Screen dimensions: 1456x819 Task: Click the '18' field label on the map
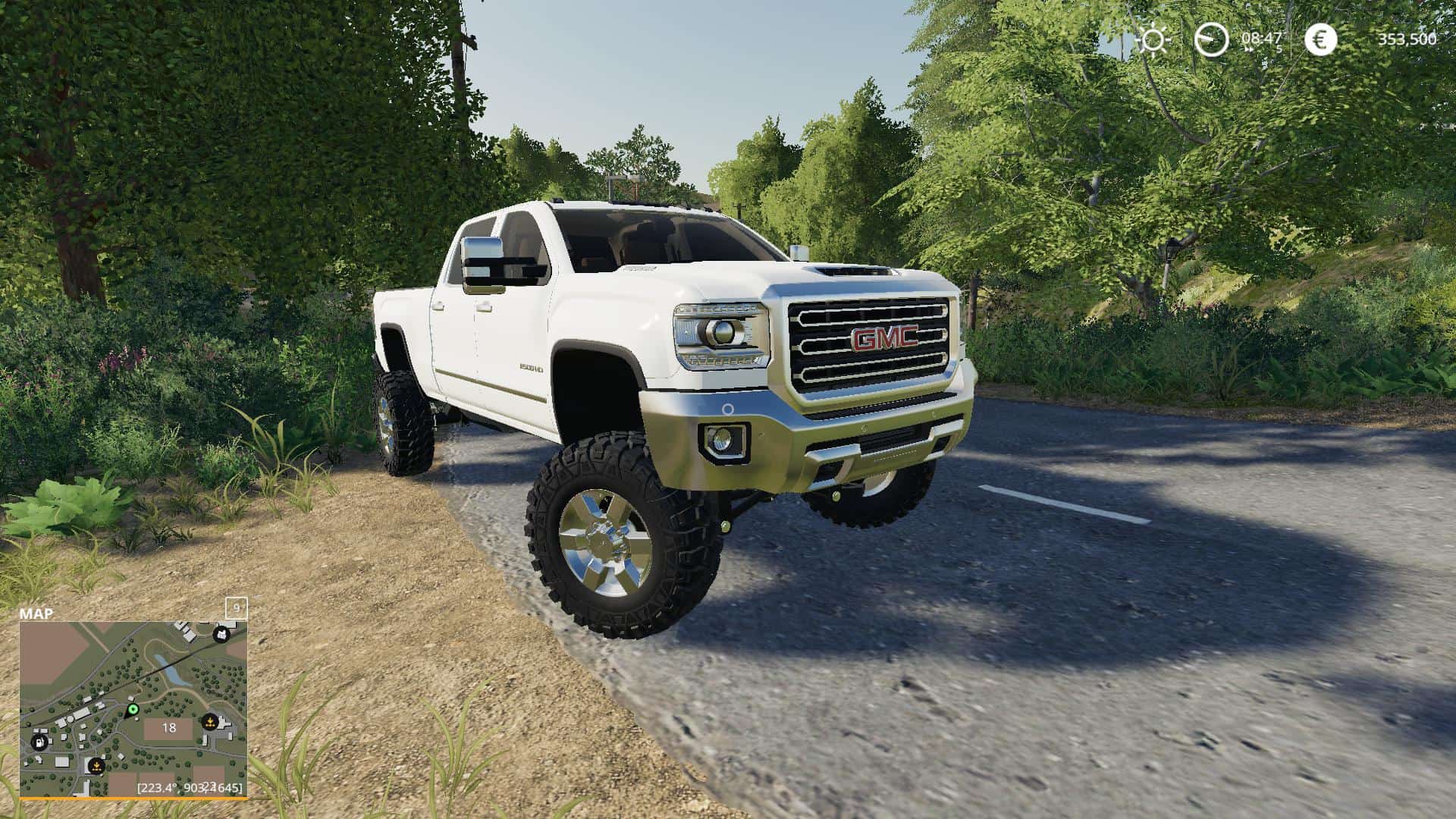pos(168,728)
